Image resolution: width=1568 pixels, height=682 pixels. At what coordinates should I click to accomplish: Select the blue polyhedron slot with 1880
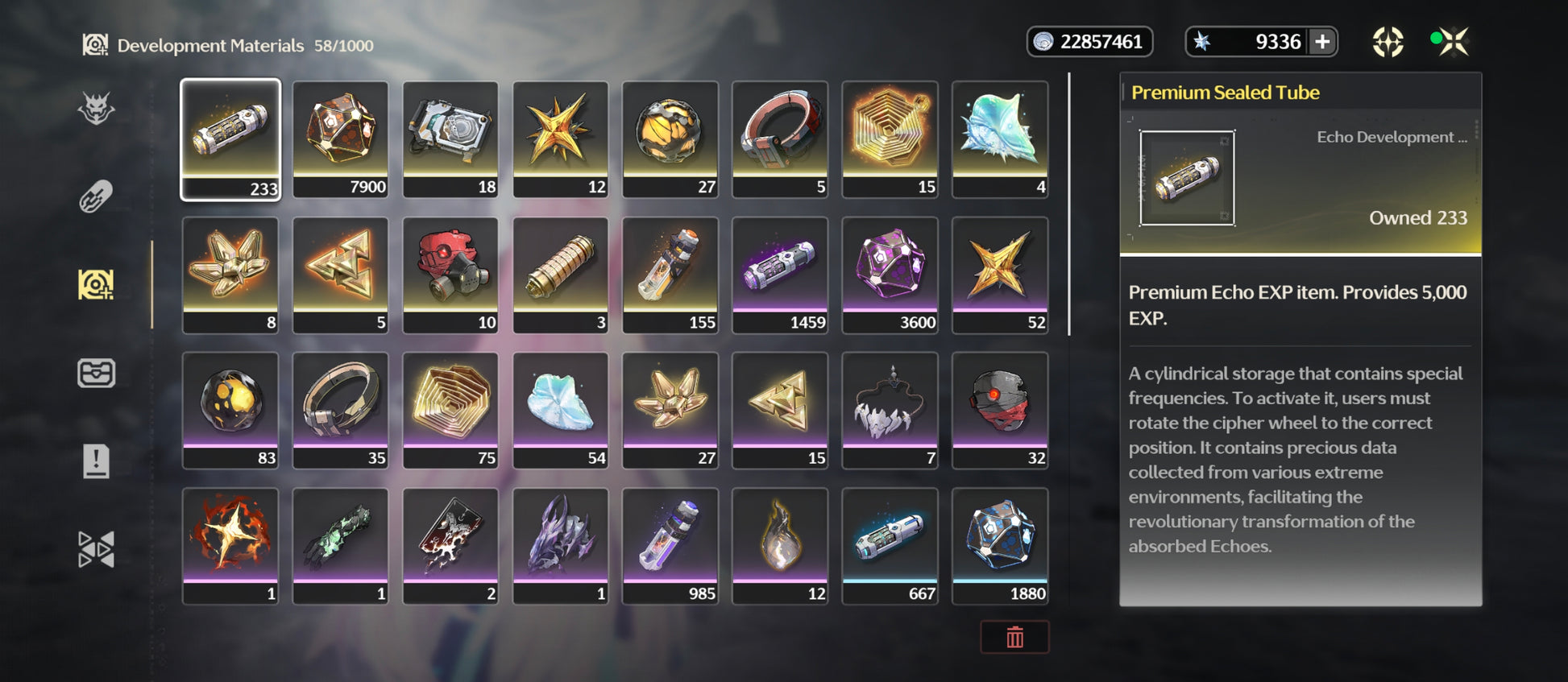pos(1000,545)
